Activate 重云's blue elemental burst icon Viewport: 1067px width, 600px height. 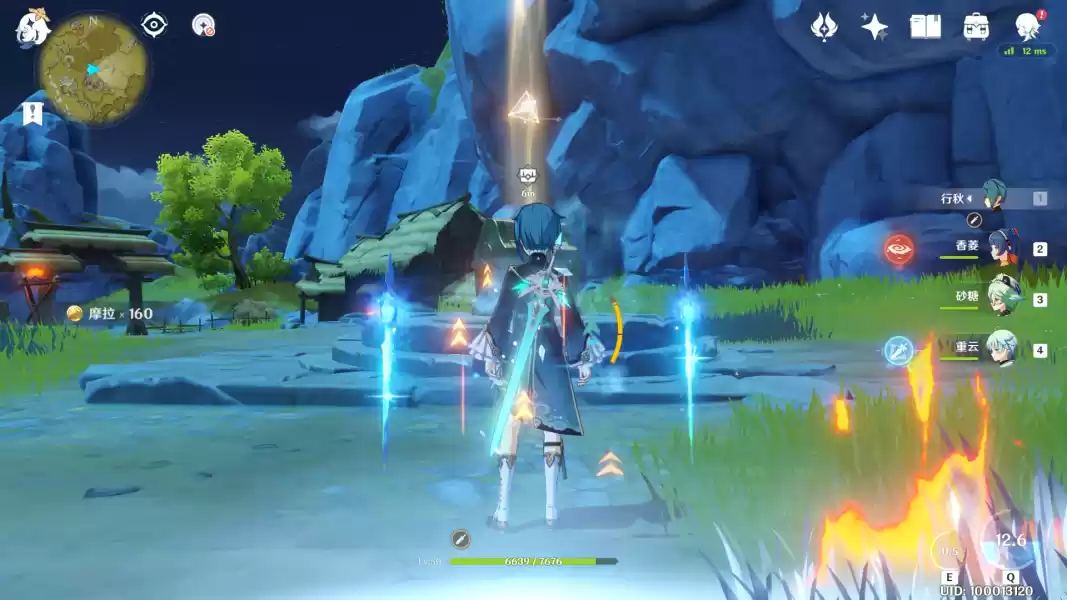[898, 350]
